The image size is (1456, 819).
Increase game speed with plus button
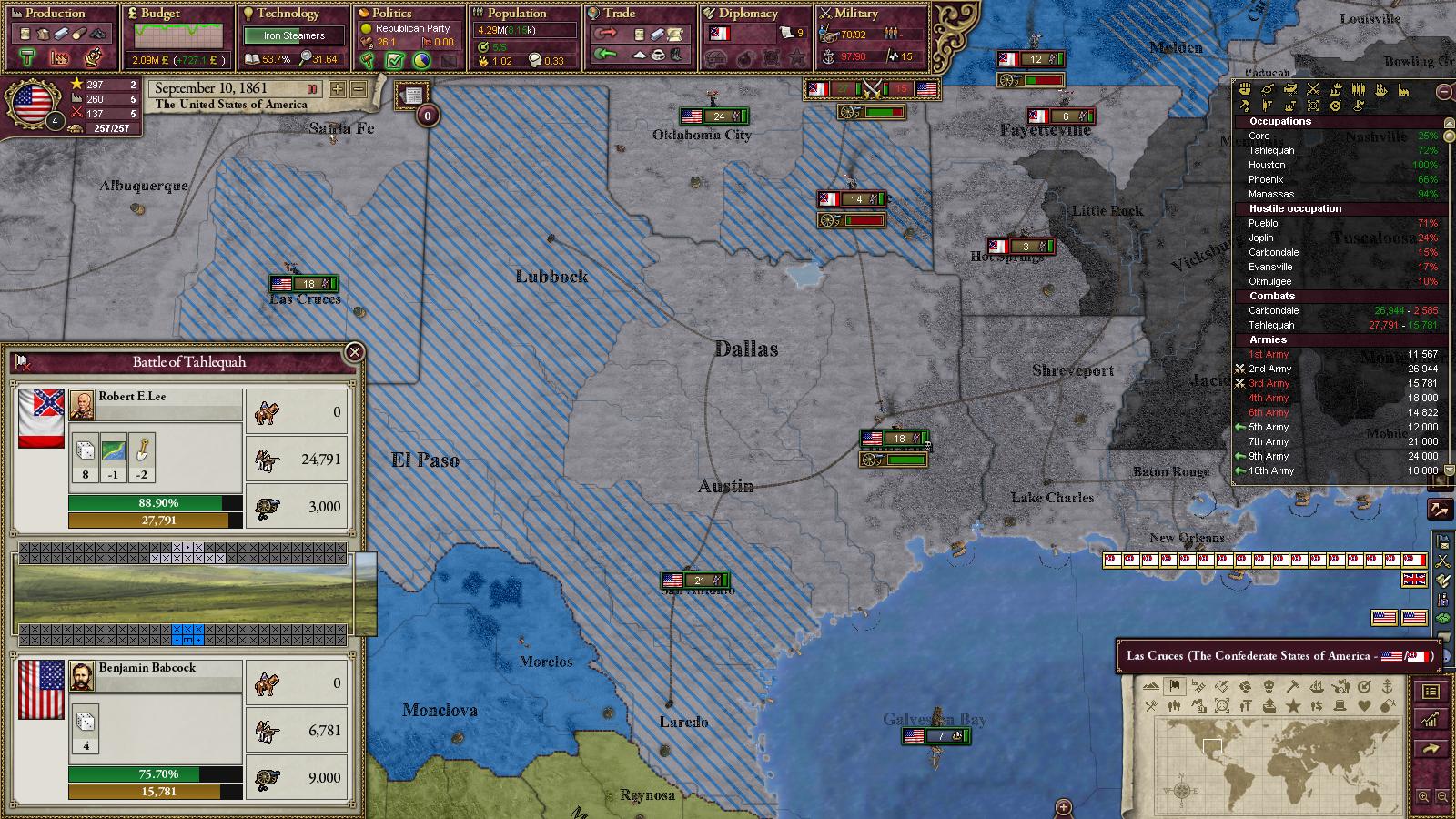[x=338, y=89]
